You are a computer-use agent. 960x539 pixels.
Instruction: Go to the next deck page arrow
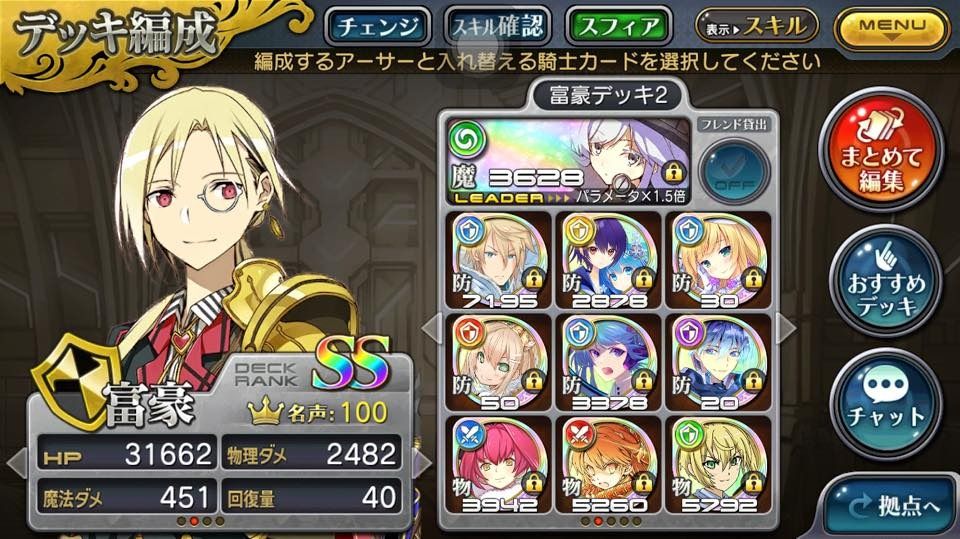pyautogui.click(x=786, y=326)
